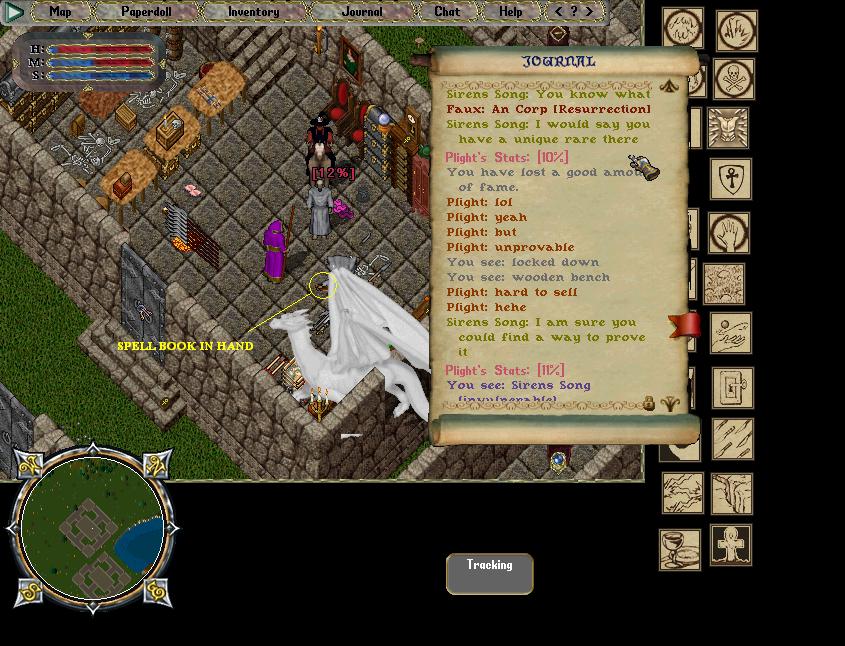Activate the armored torso spell icon
845x646 pixels.
[x=728, y=128]
